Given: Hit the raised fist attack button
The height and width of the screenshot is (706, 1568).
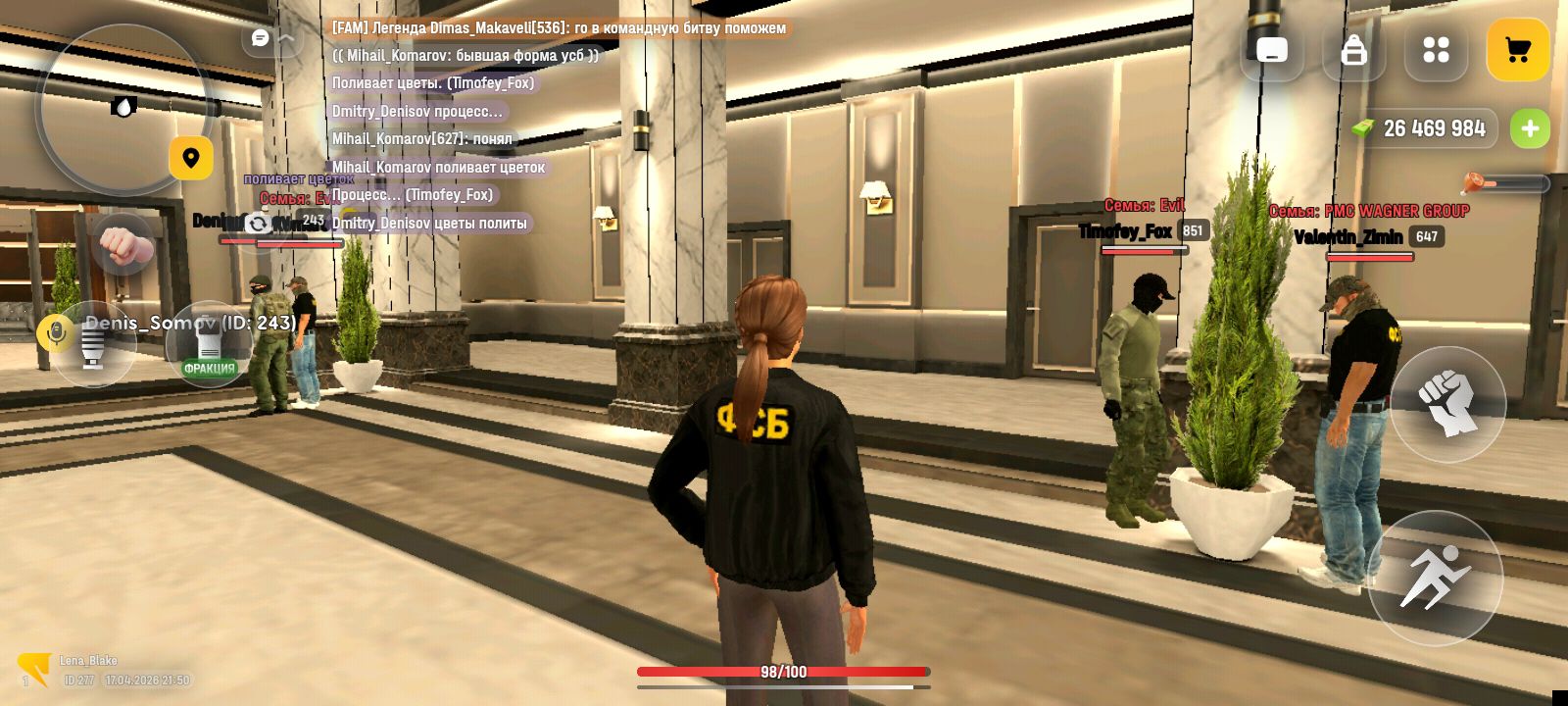Looking at the screenshot, I should coord(1446,403).
